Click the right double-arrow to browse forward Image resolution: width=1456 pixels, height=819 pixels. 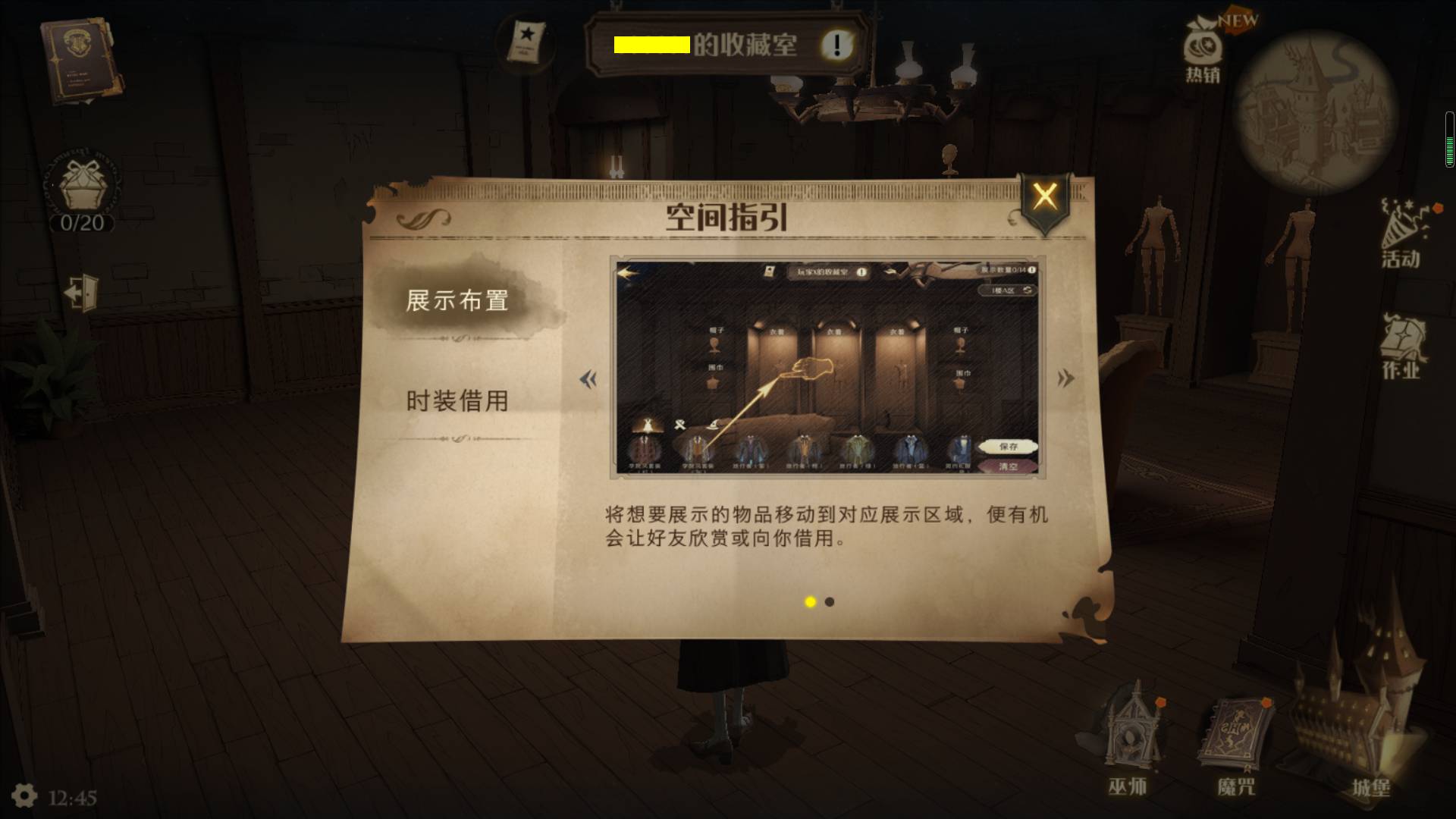pyautogui.click(x=1065, y=379)
